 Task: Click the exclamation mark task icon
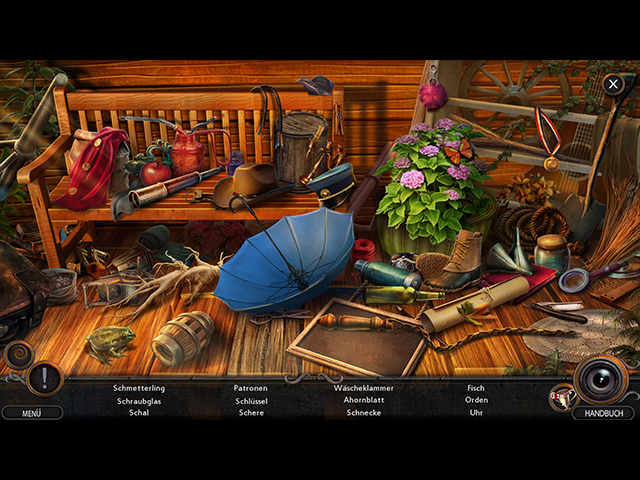(45, 379)
